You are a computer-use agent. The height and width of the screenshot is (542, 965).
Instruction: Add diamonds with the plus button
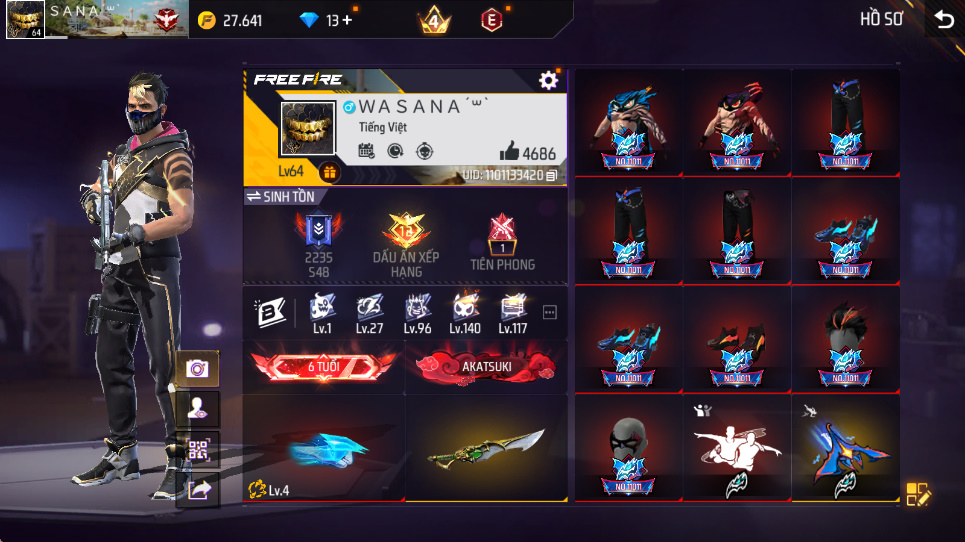click(x=347, y=20)
